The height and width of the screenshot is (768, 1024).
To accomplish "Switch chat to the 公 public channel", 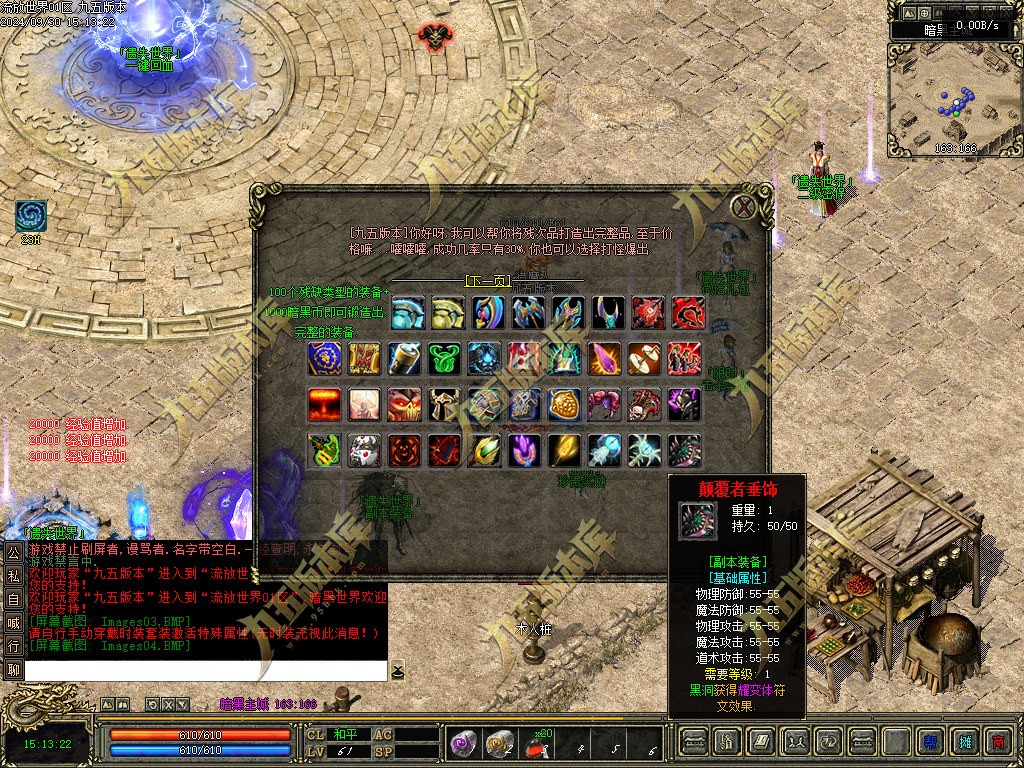I will pyautogui.click(x=13, y=552).
